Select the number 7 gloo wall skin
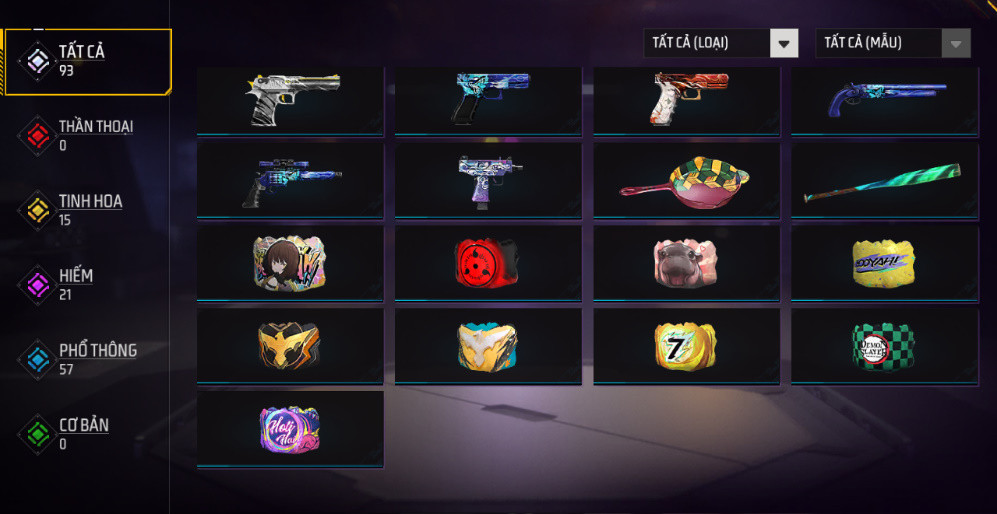997x514 pixels. click(x=686, y=346)
